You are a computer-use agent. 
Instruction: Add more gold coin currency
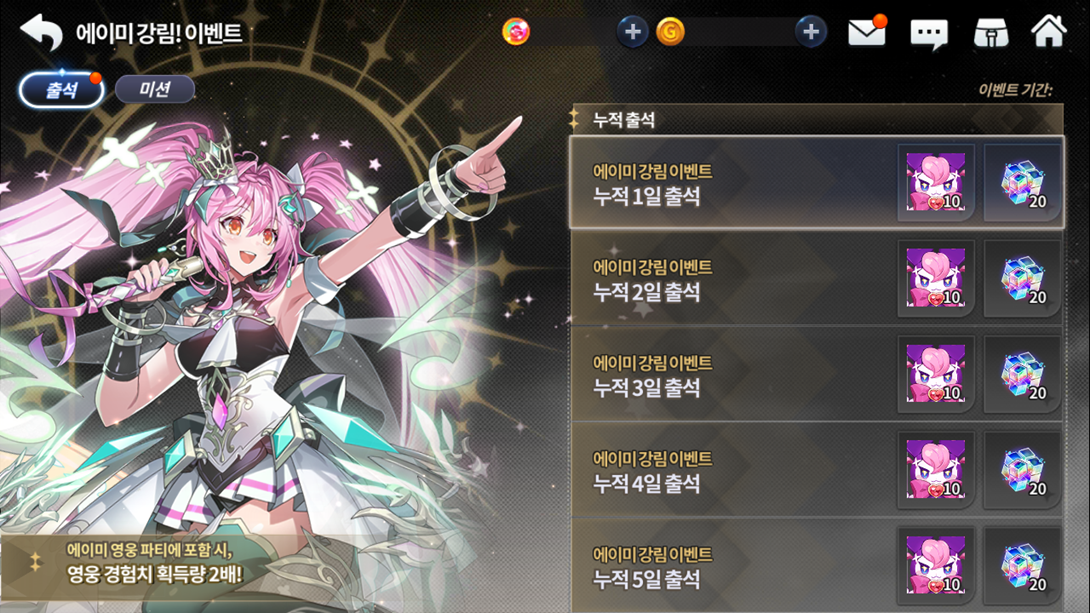coord(810,32)
